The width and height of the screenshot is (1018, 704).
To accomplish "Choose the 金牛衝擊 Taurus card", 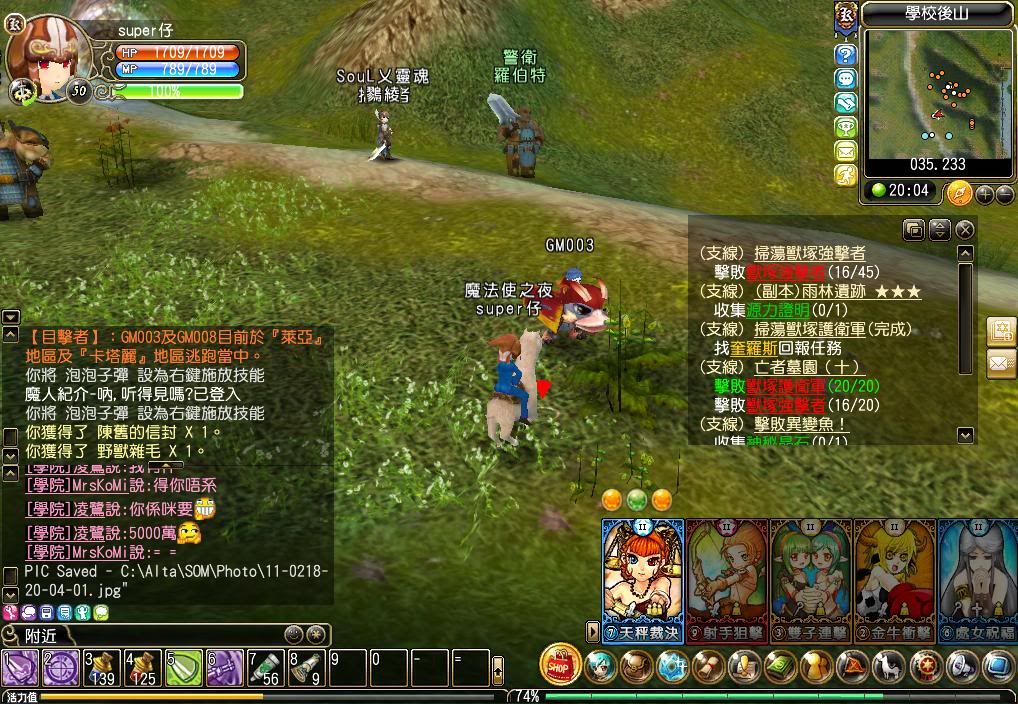I will [x=894, y=580].
